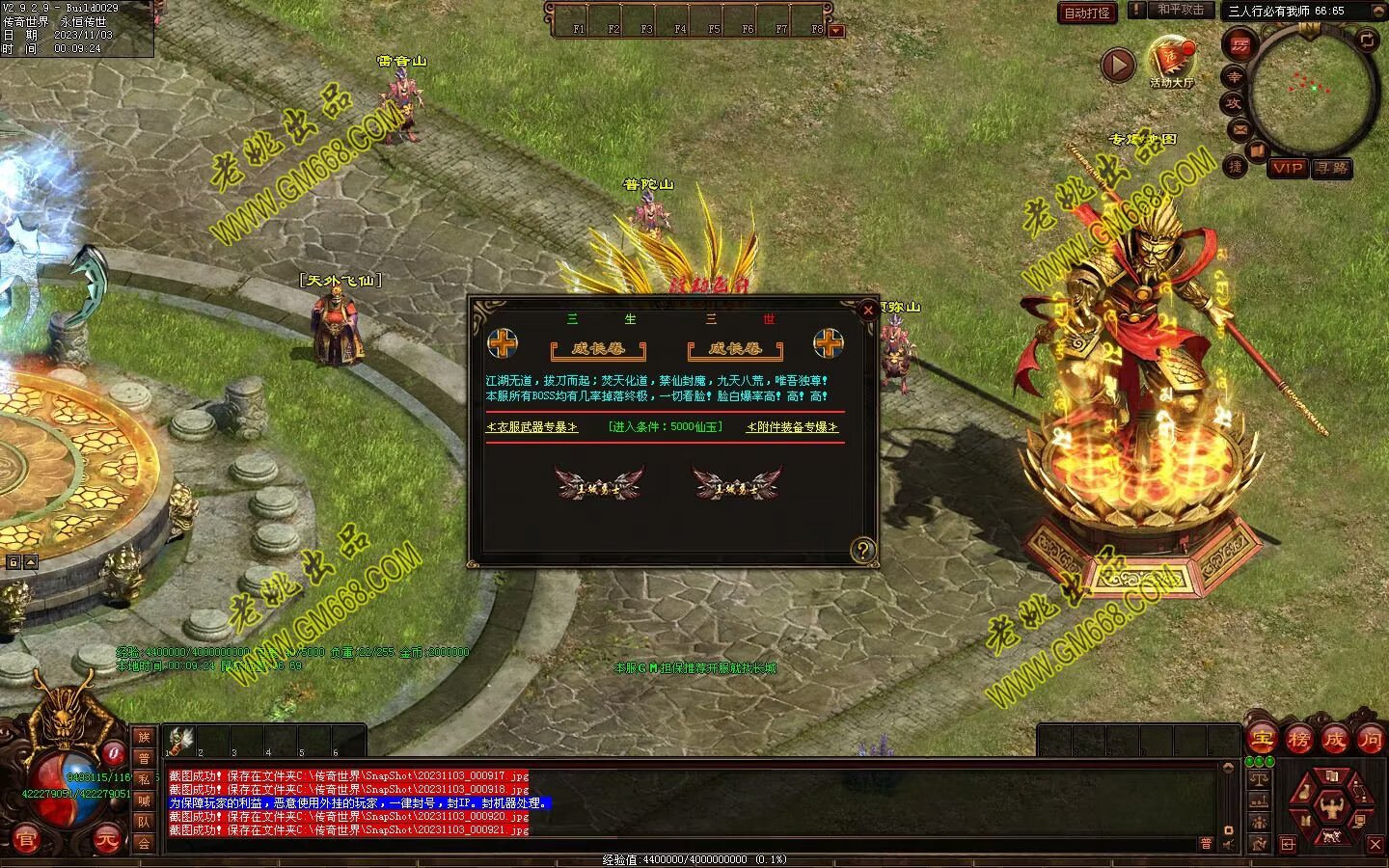Close the growth scroll dialog window
The height and width of the screenshot is (868, 1389).
point(867,310)
